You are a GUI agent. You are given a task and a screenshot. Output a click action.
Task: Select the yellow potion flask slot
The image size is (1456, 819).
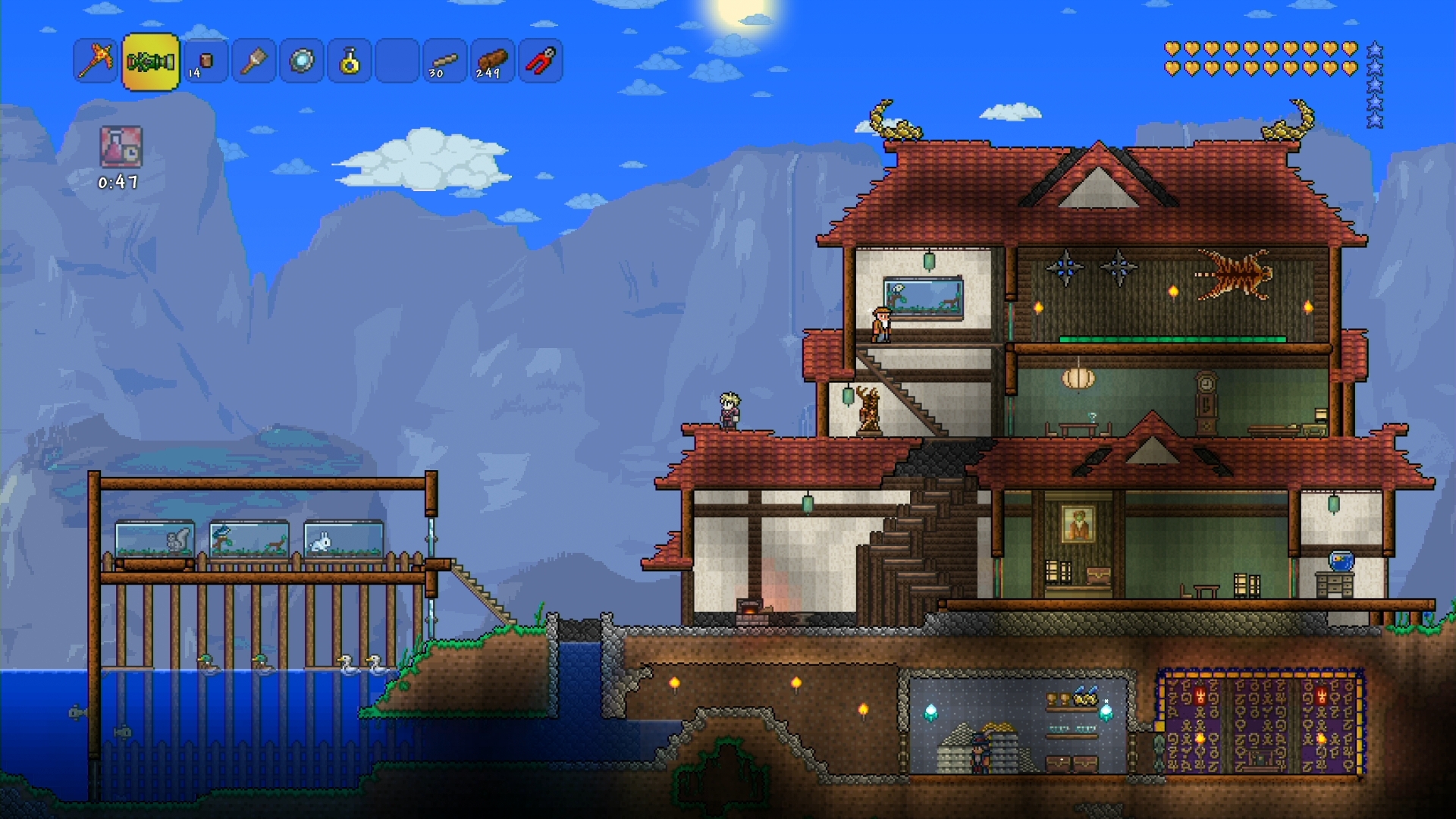point(349,61)
